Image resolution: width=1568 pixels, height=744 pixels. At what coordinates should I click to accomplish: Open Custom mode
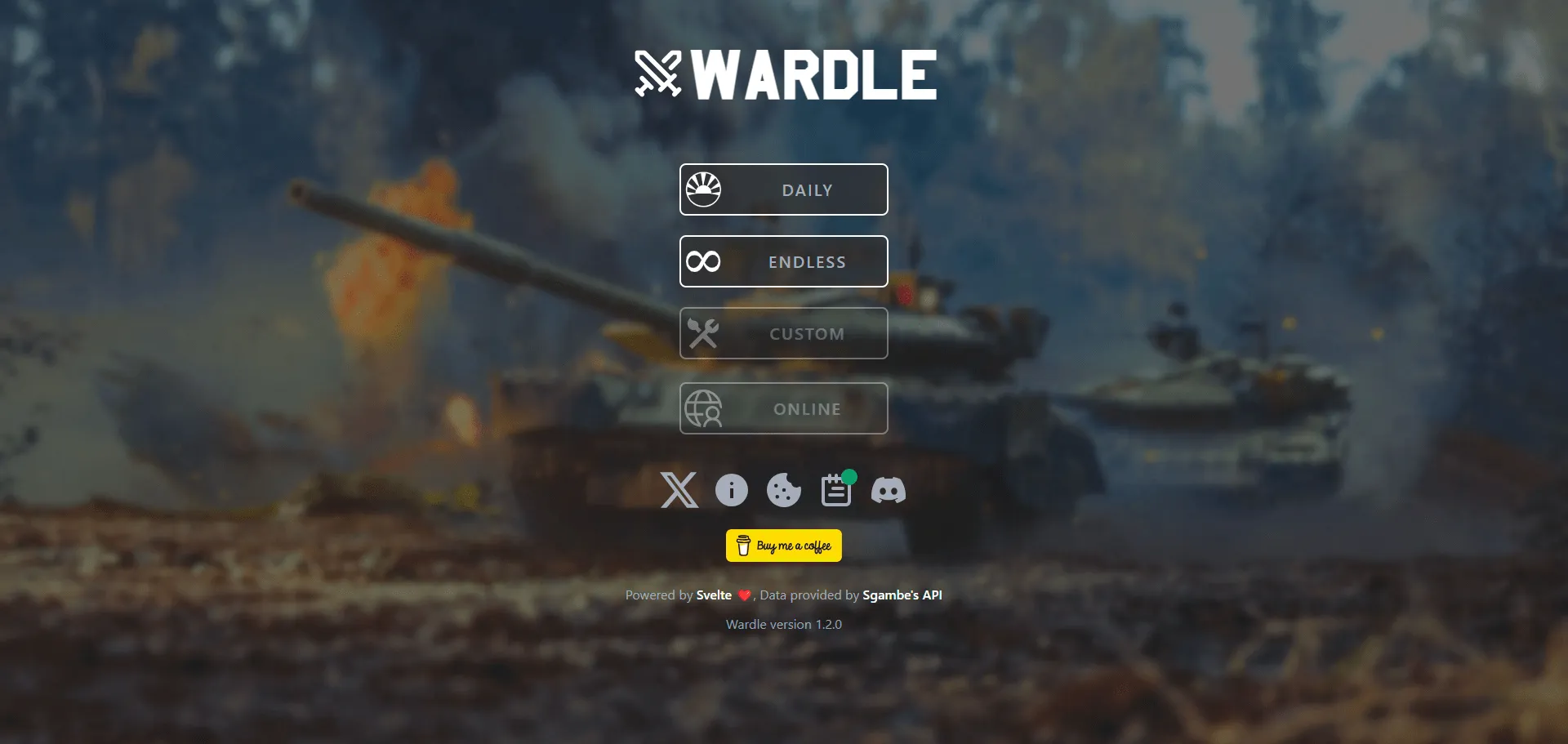(x=783, y=333)
